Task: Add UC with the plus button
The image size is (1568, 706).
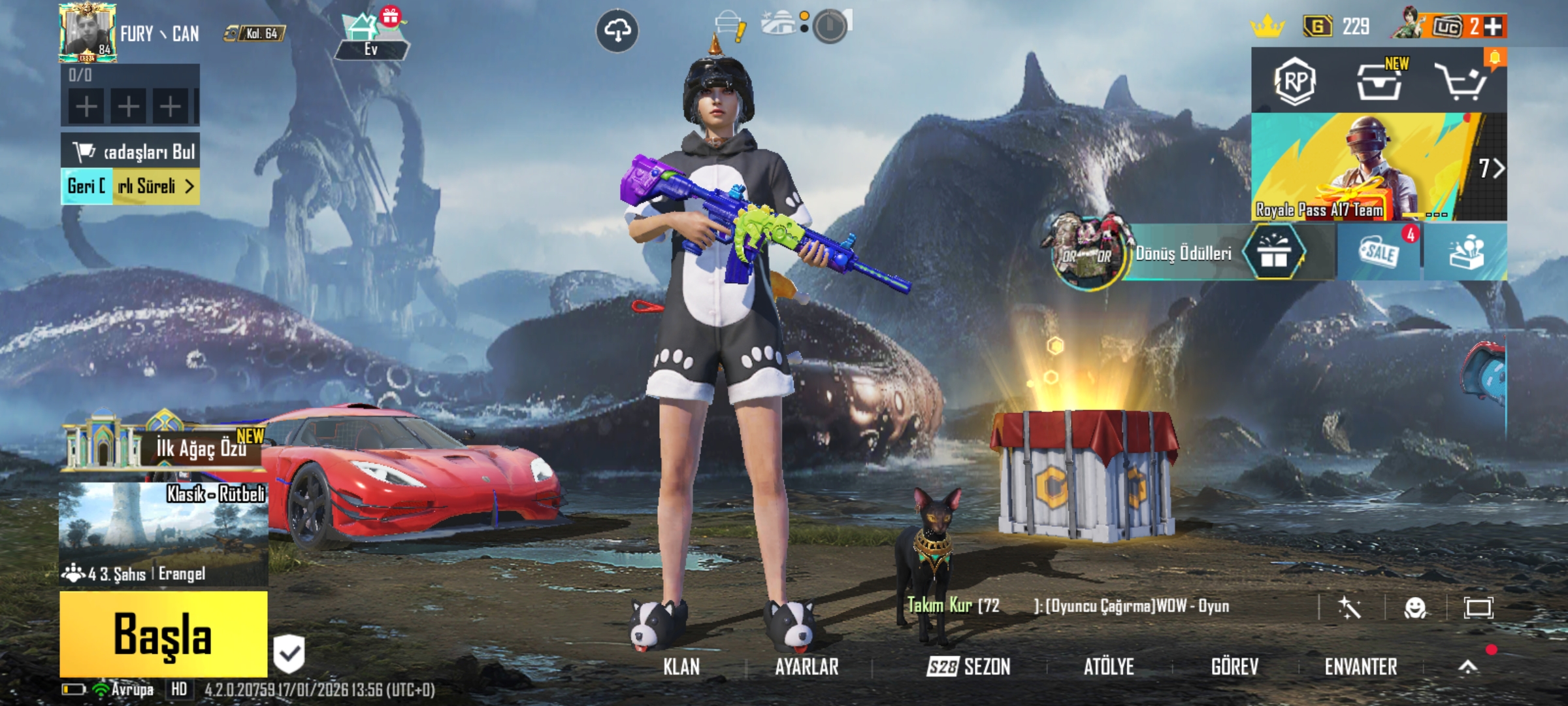Action: (x=1493, y=27)
